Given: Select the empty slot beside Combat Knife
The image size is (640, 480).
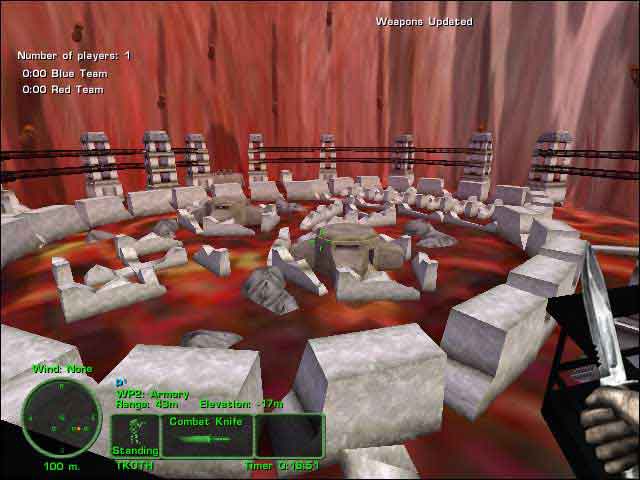Looking at the screenshot, I should tap(289, 436).
